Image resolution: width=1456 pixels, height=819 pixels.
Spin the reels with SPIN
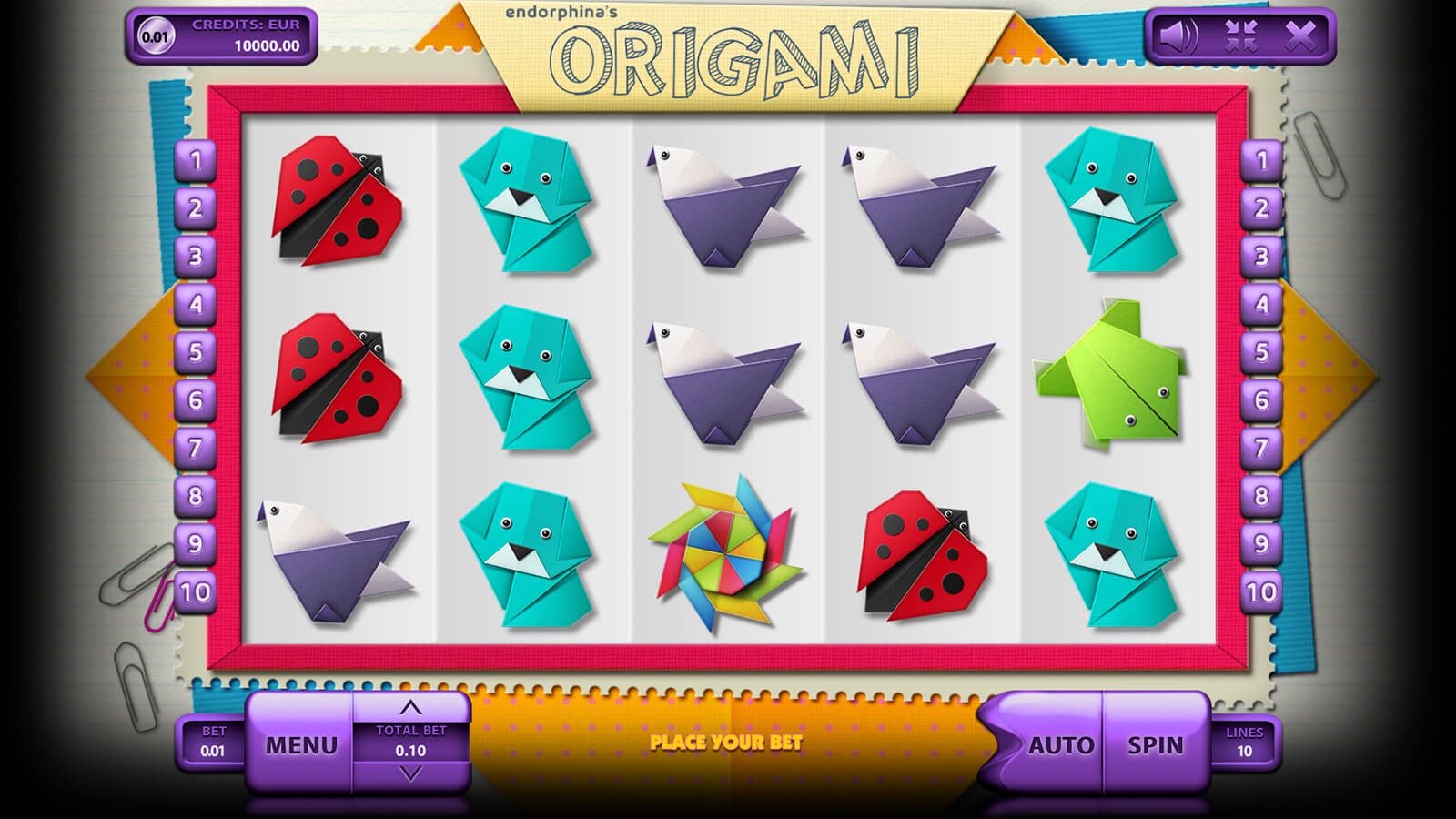pyautogui.click(x=1155, y=745)
